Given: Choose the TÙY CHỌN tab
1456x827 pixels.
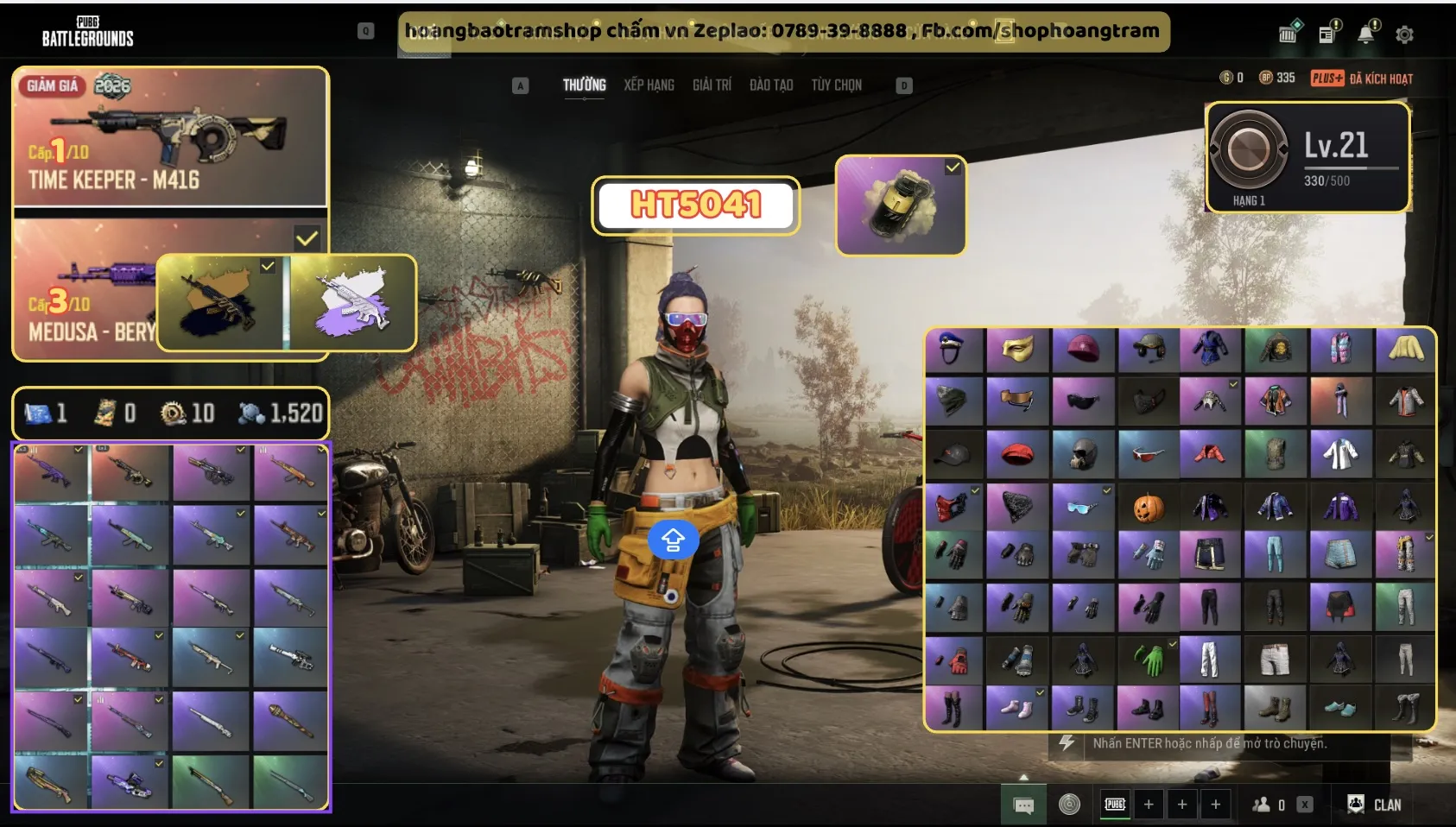Looking at the screenshot, I should (x=836, y=85).
